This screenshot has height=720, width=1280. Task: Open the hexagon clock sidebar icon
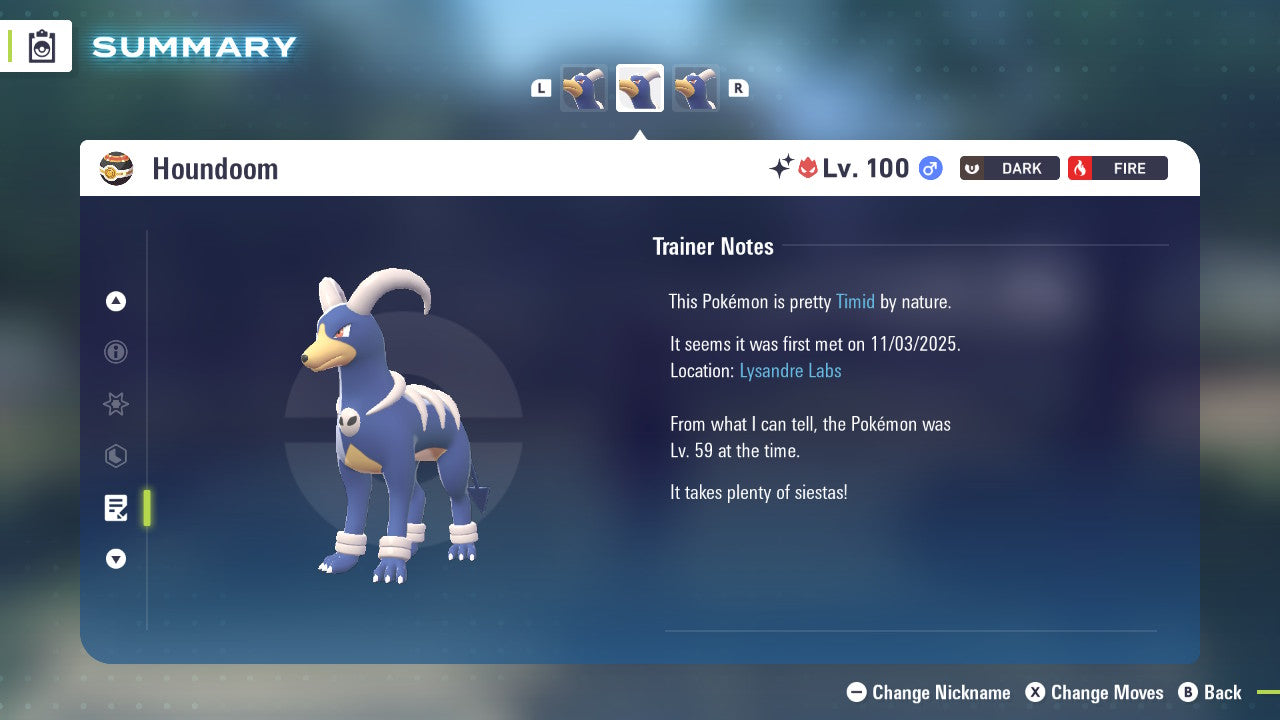[115, 456]
